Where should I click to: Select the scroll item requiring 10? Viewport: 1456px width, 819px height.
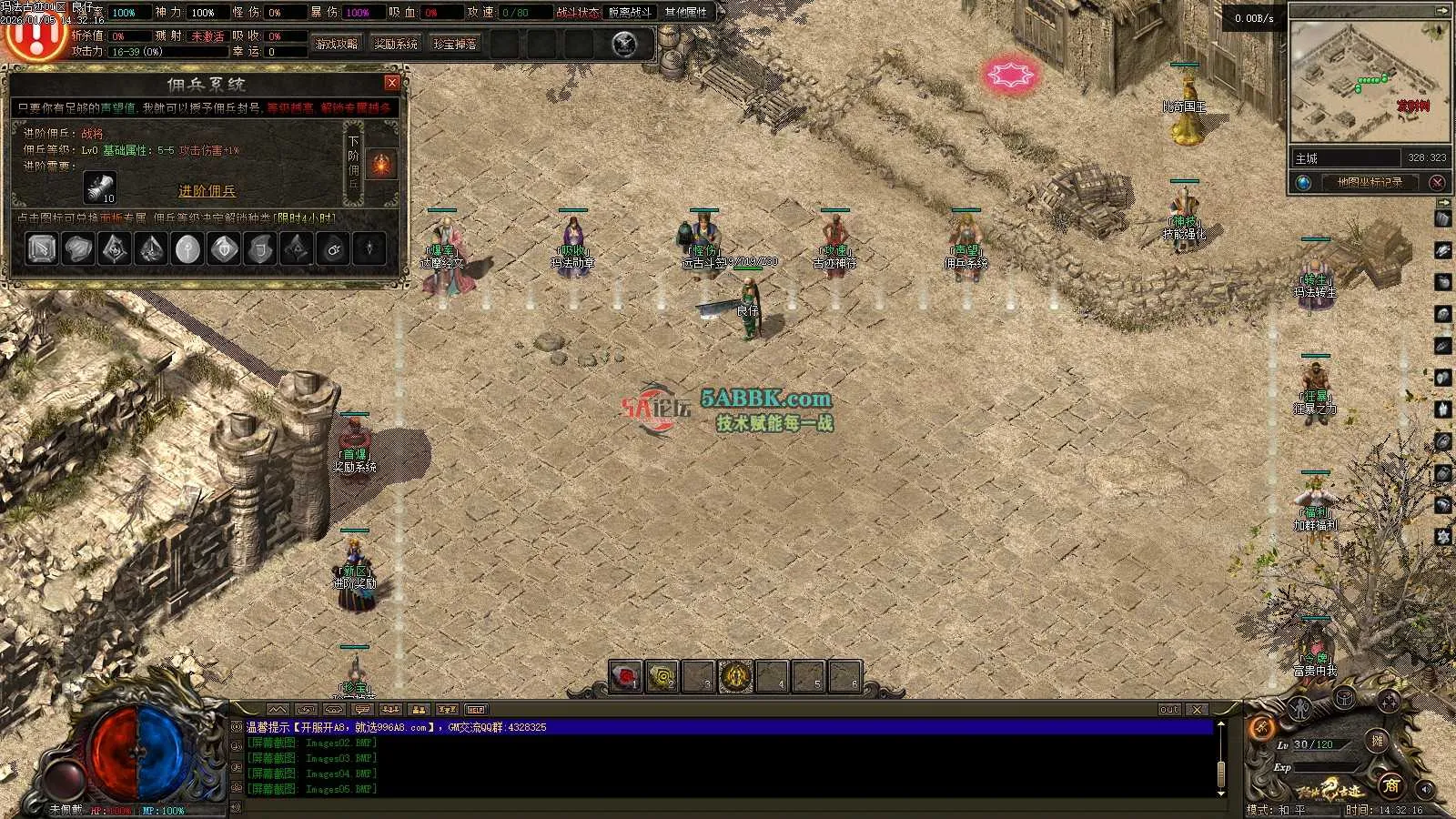click(99, 187)
